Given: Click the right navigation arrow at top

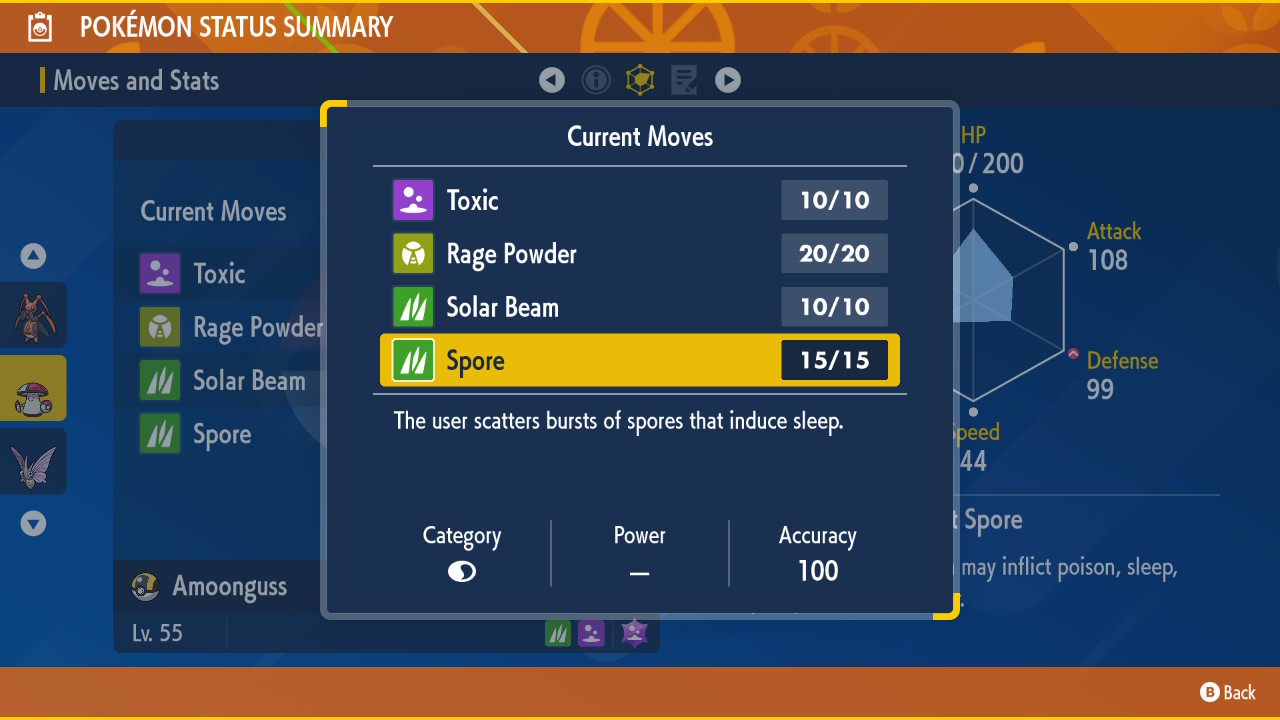Looking at the screenshot, I should 728,80.
